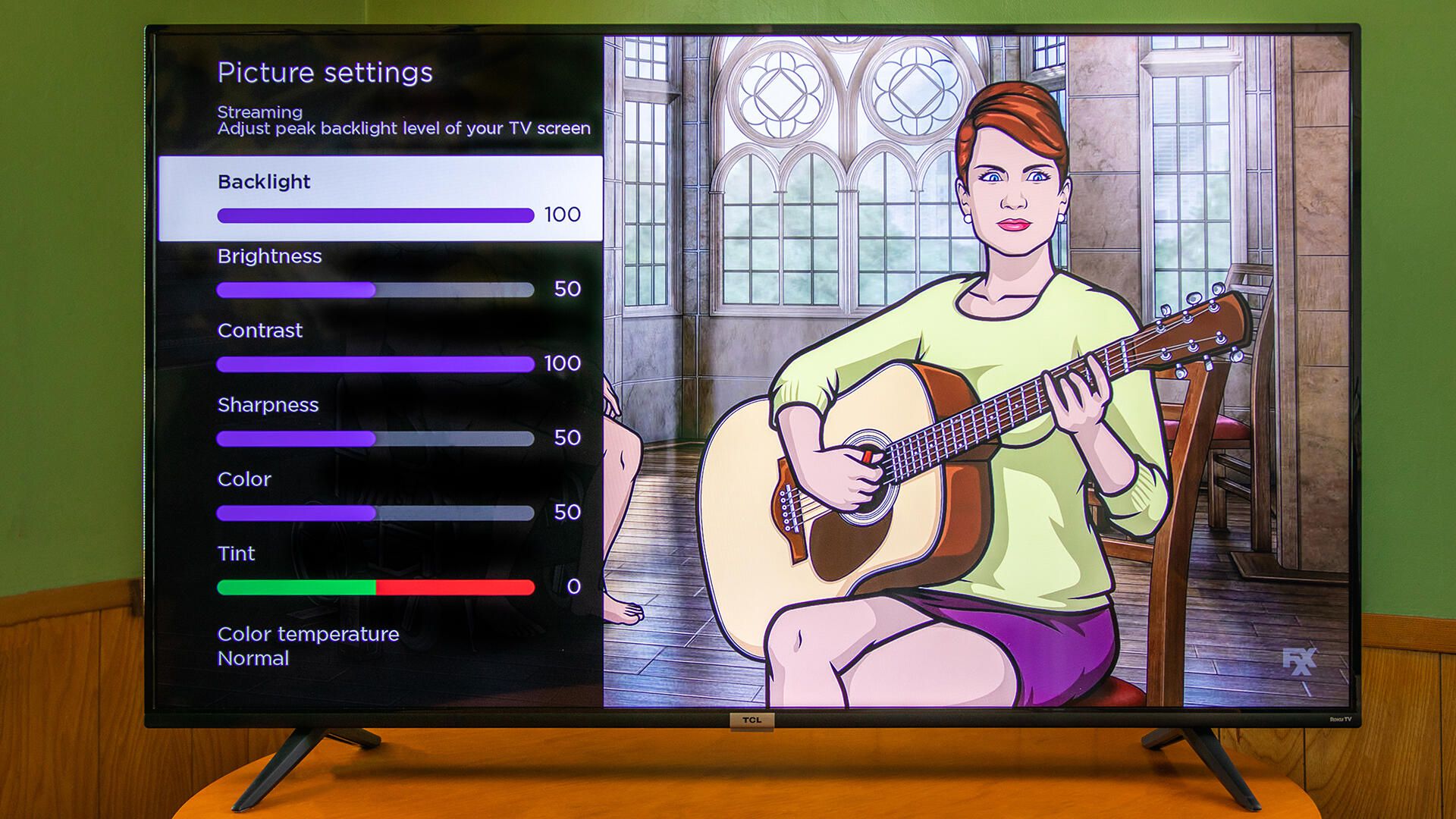Screen dimensions: 1456x819
Task: Set the Color saturation slider
Action: point(375,513)
